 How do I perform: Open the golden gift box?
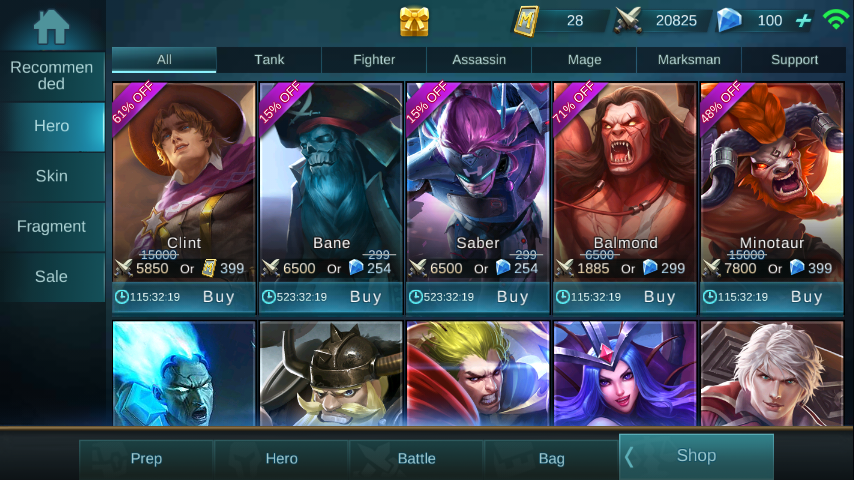point(414,21)
